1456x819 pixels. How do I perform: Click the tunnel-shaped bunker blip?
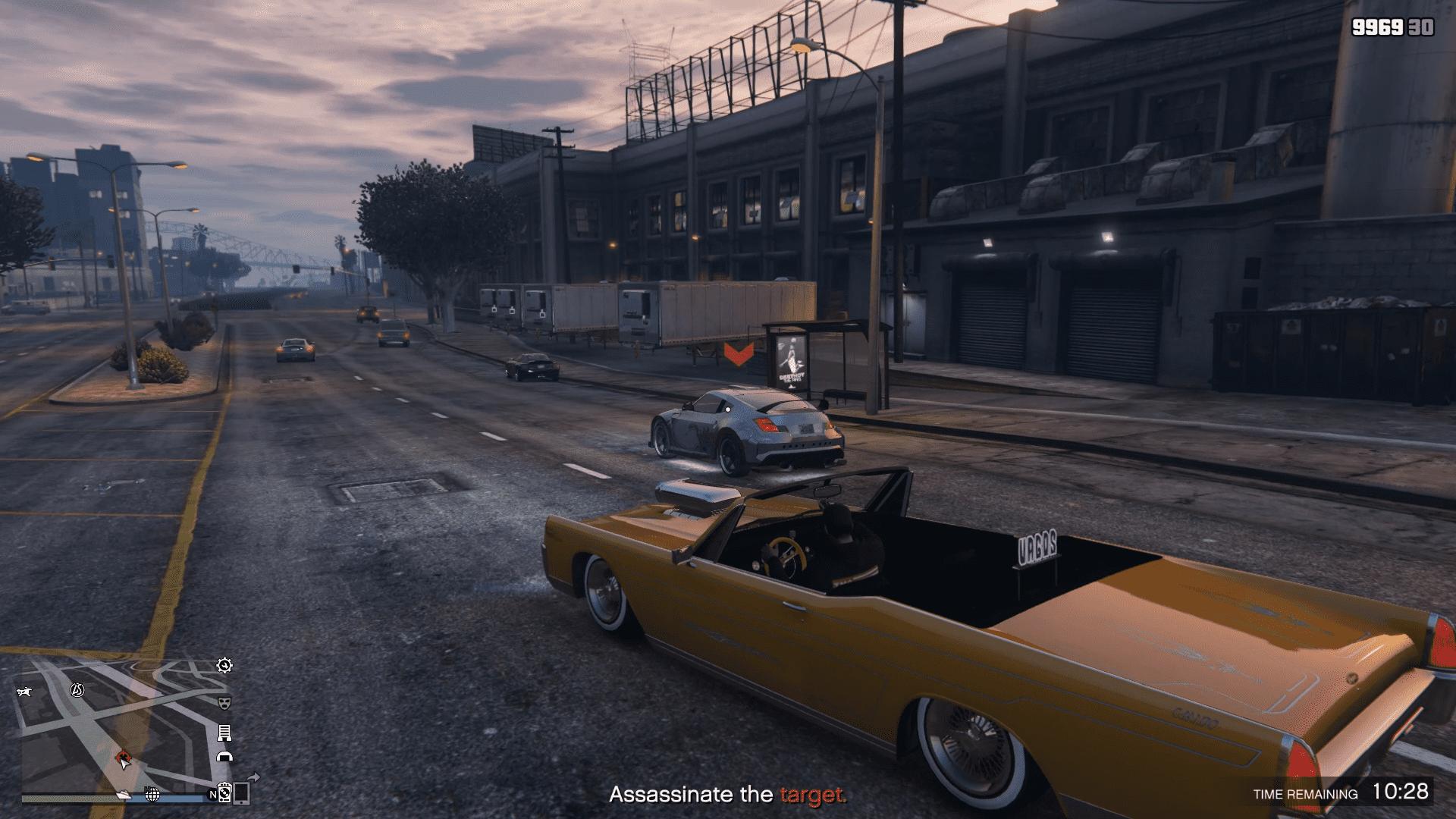pos(224,756)
